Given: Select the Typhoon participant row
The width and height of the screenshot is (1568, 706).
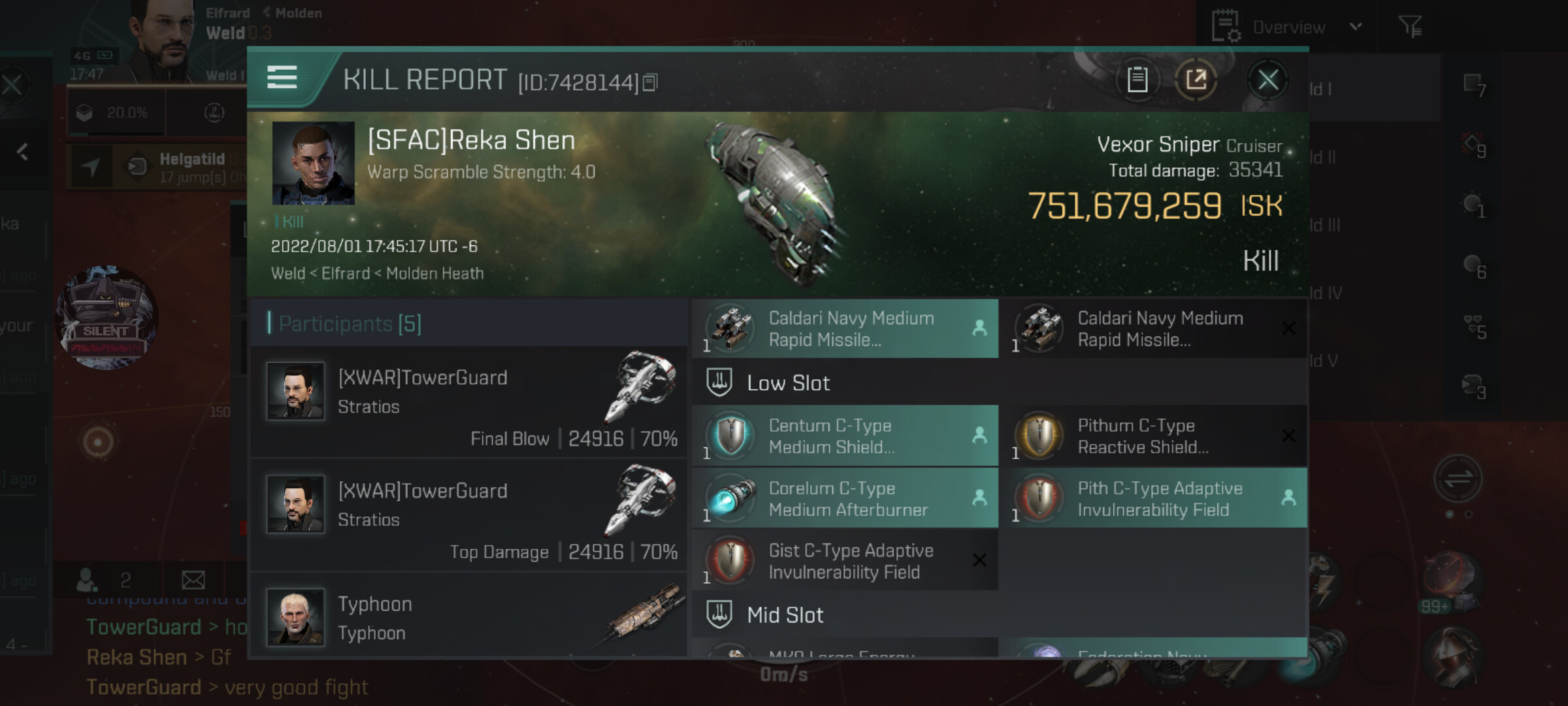Looking at the screenshot, I should 469,618.
